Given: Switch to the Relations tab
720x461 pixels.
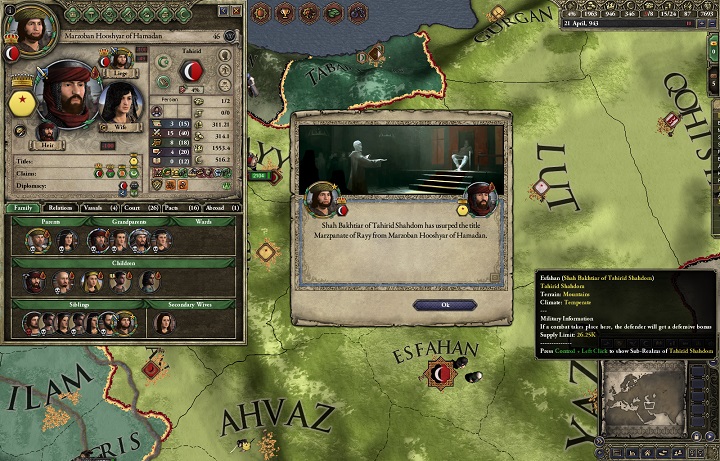Looking at the screenshot, I should 60,208.
